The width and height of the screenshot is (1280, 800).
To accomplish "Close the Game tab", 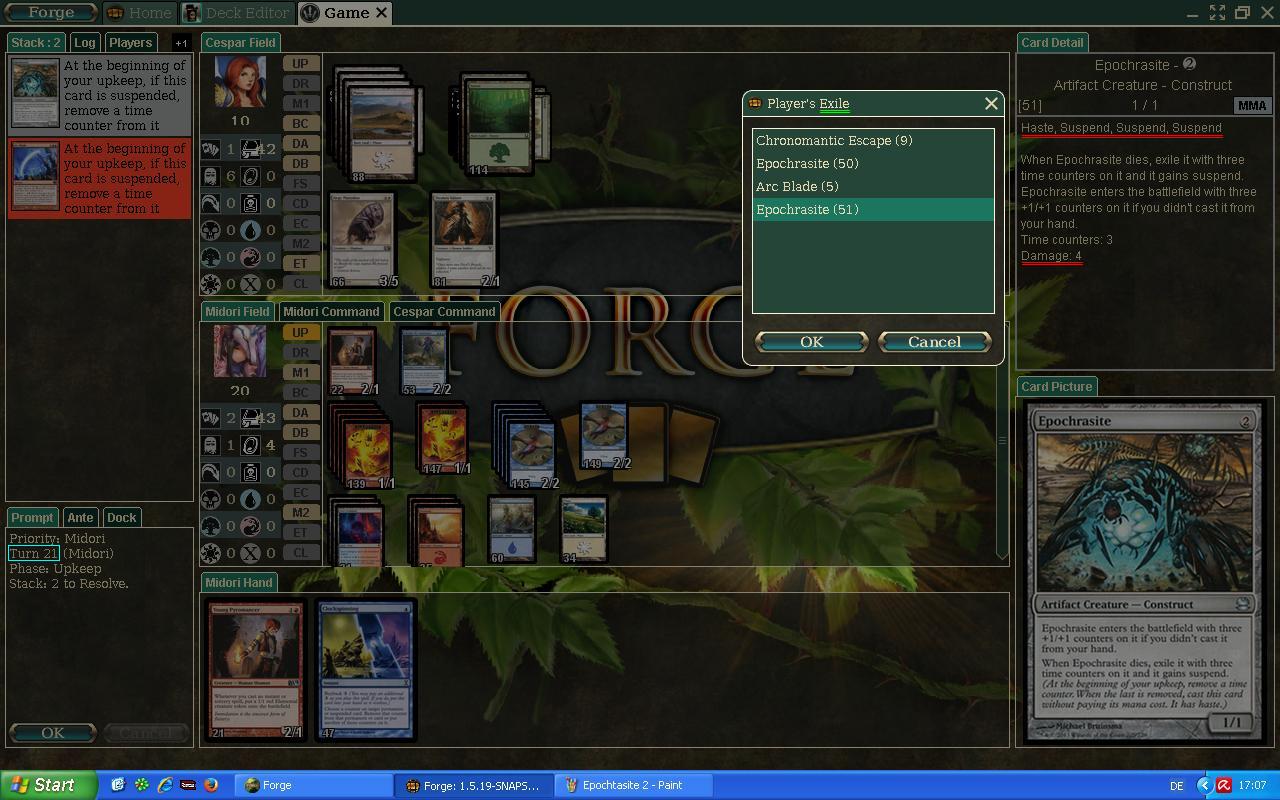I will [x=381, y=13].
